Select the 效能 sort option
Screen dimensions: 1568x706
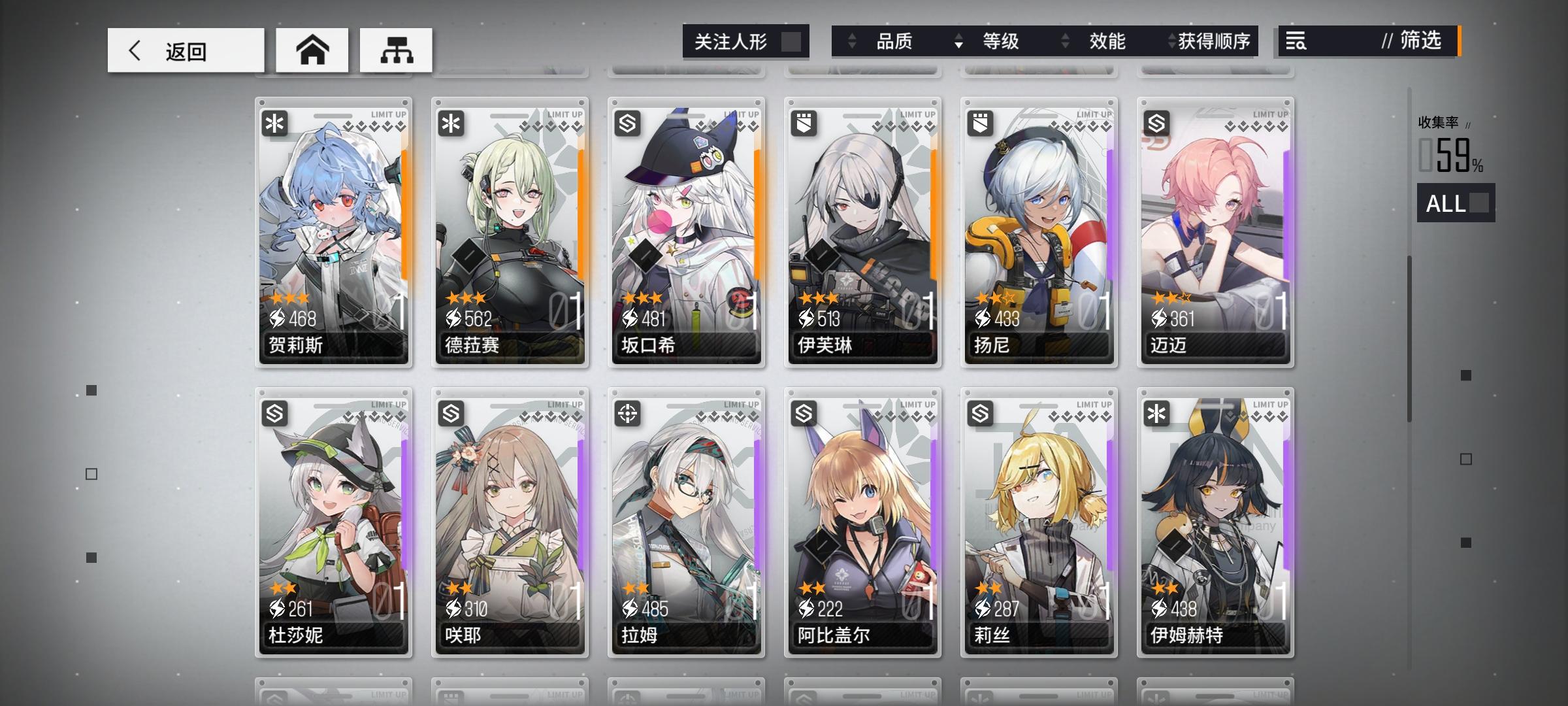1106,41
